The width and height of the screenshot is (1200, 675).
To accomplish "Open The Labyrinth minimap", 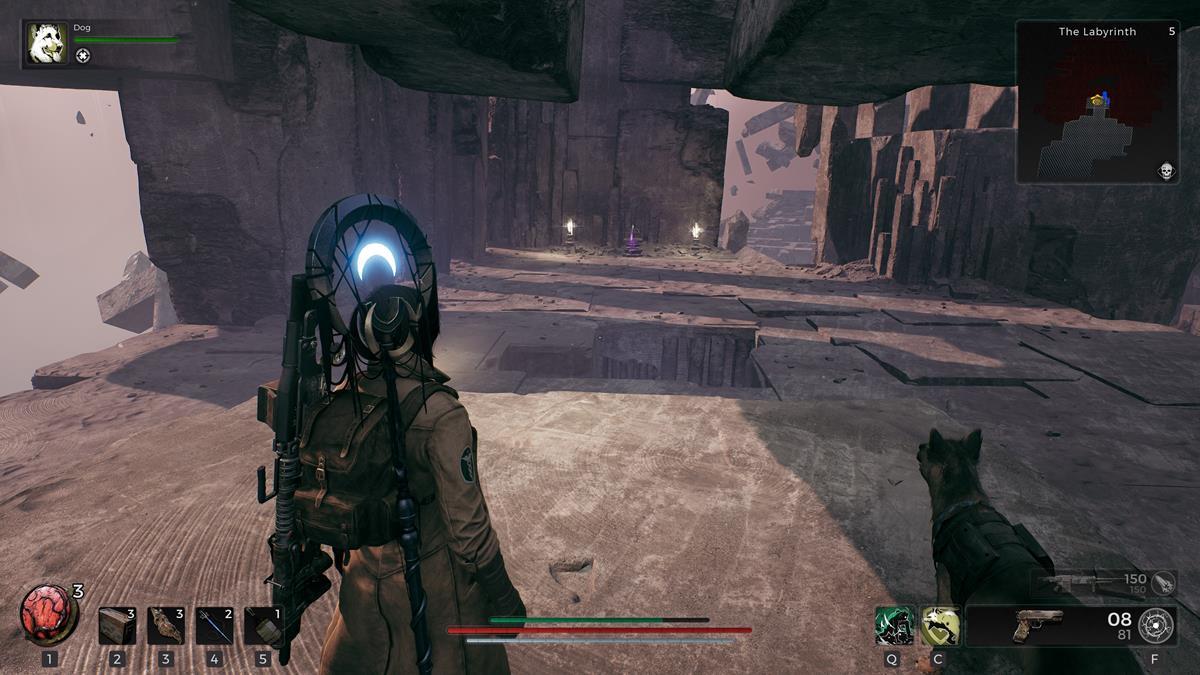I will point(1097,102).
